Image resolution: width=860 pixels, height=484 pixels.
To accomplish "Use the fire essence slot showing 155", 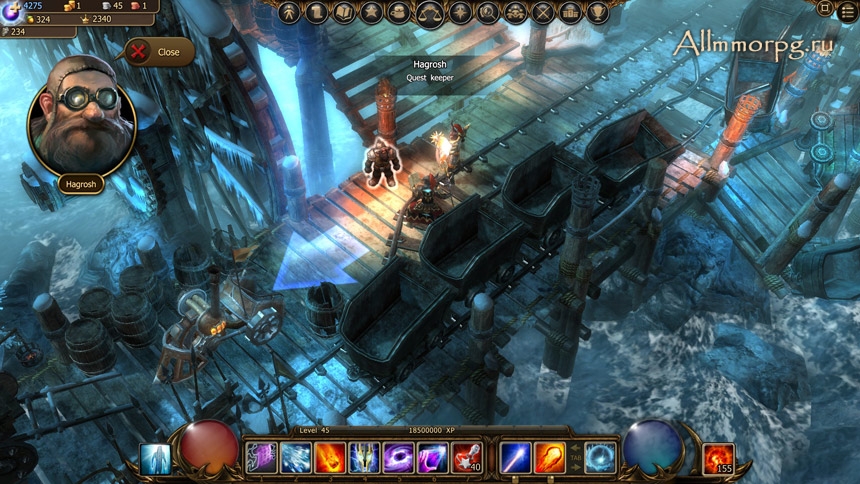I will 718,459.
